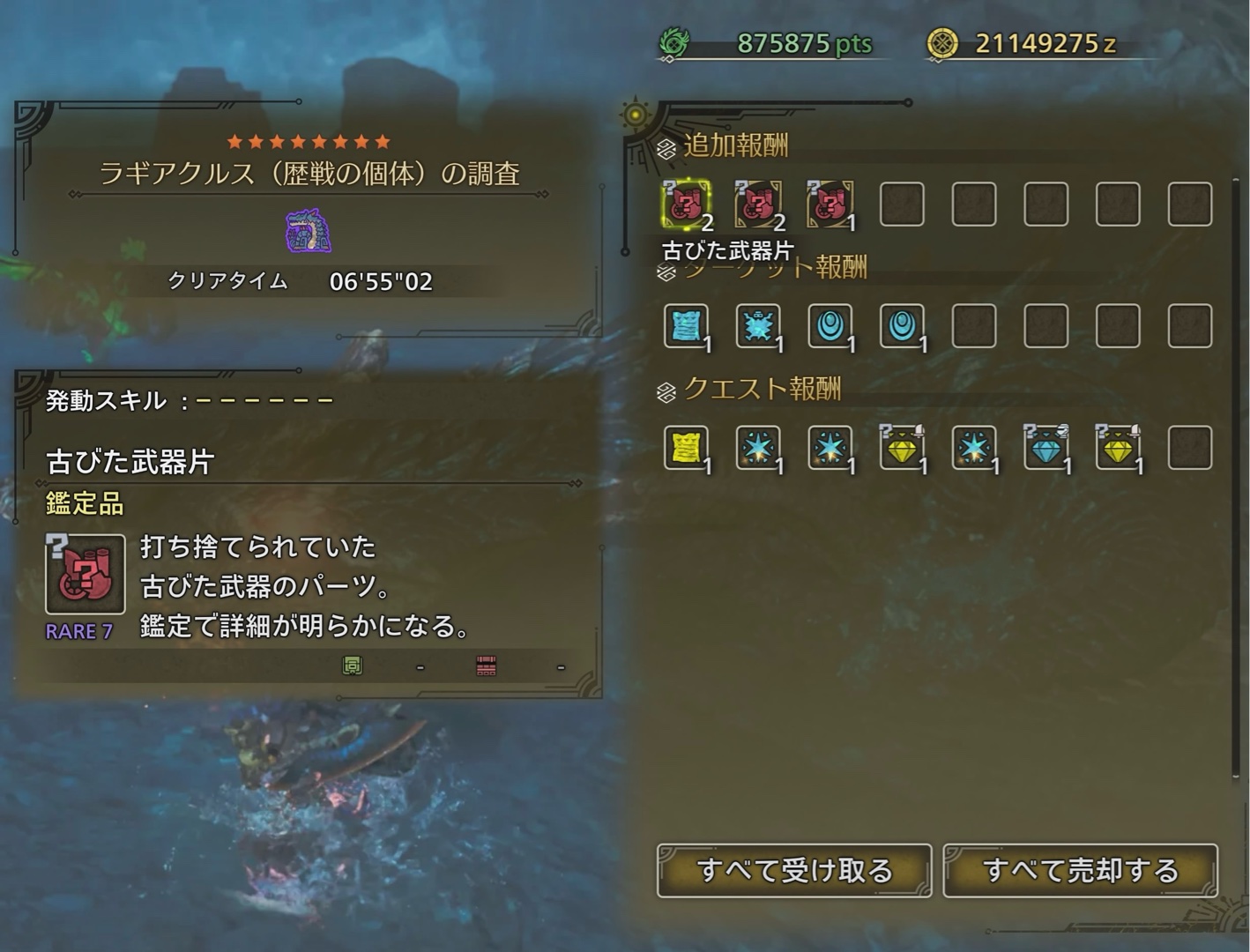The height and width of the screenshot is (952, 1250).
Task: Click the すべて受け取る (receive all) button
Action: [x=794, y=870]
